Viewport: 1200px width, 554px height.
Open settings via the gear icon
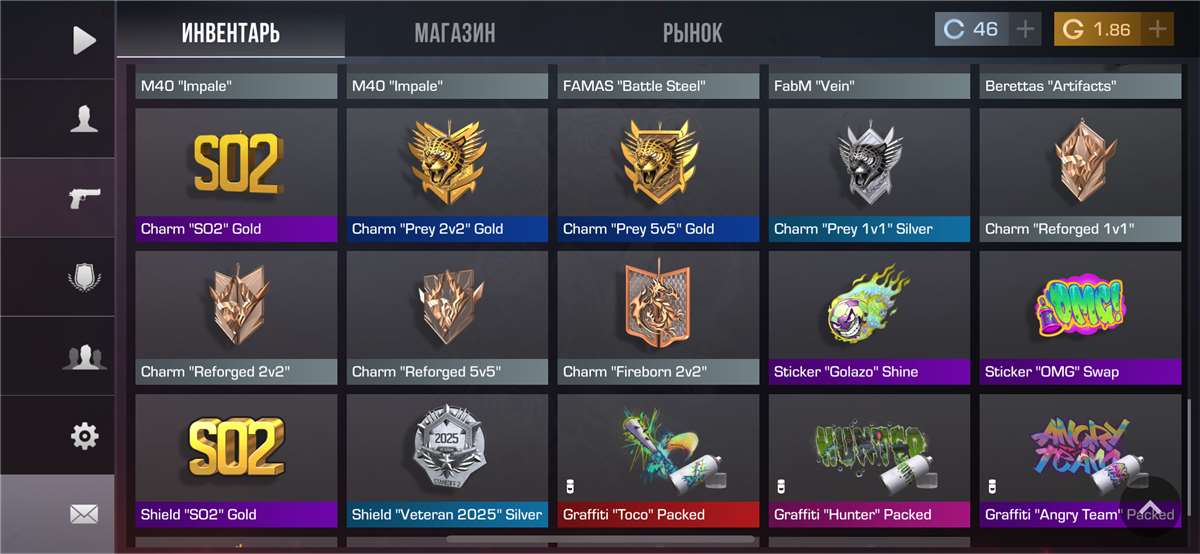point(84,436)
